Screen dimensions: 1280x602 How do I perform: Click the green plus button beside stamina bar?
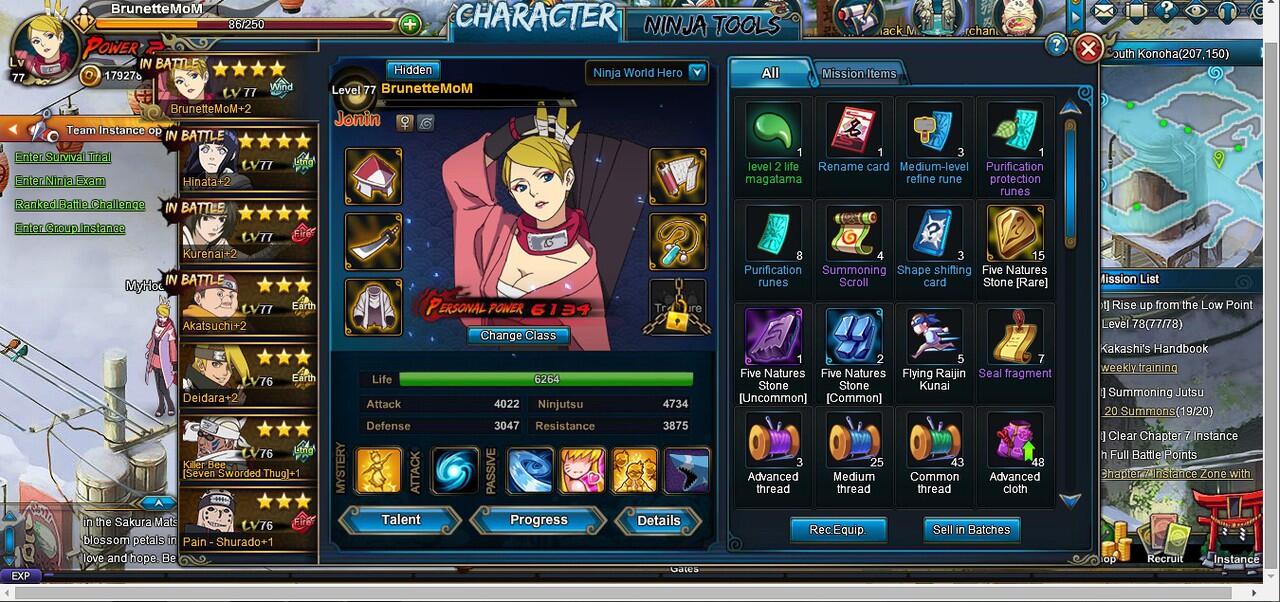[410, 24]
